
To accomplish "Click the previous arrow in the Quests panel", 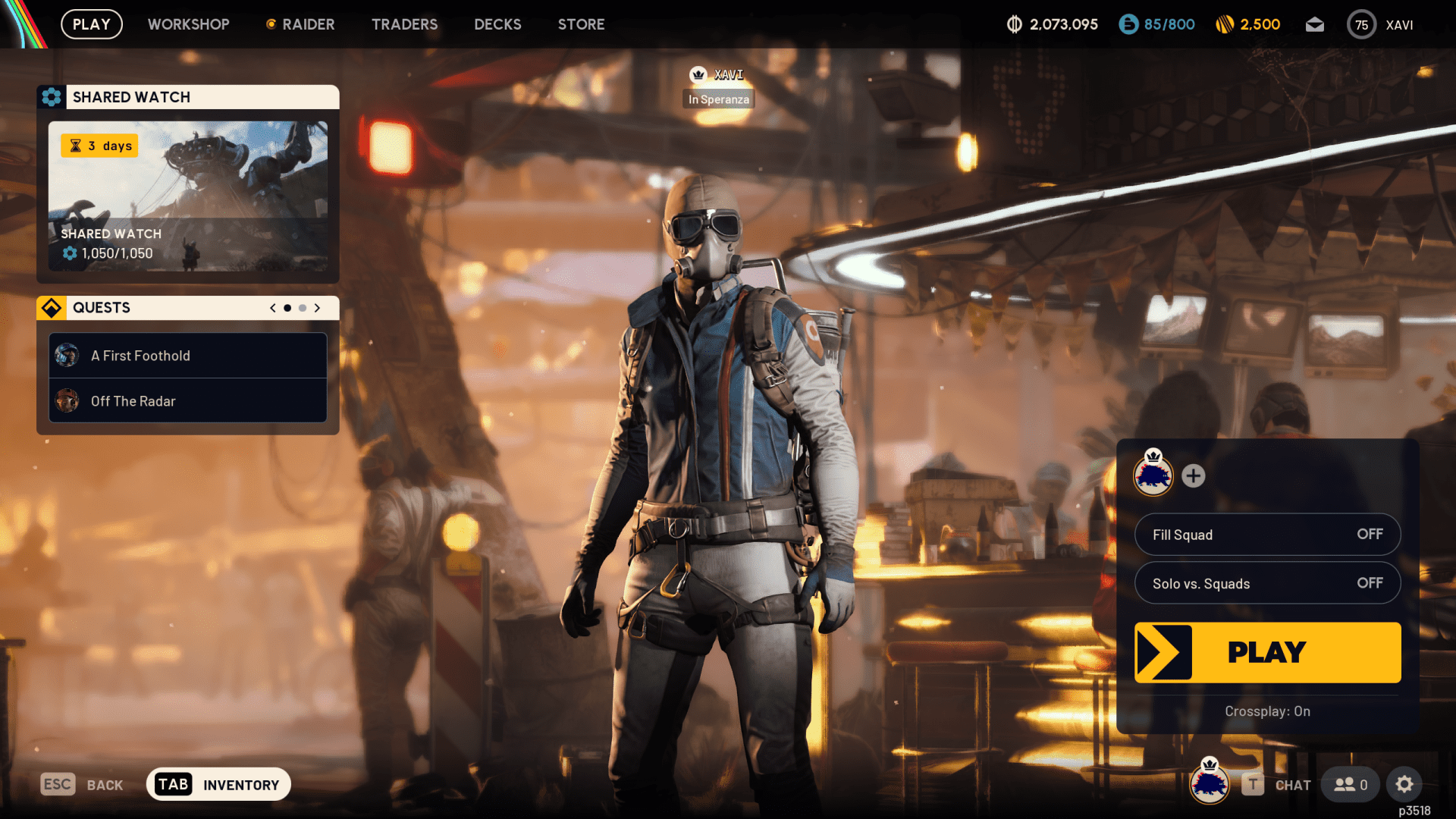I will coord(272,308).
